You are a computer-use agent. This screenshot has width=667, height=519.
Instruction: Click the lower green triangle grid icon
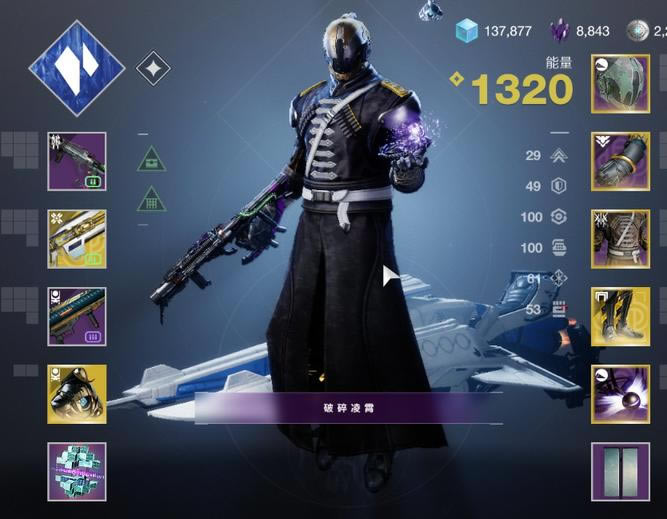click(151, 197)
